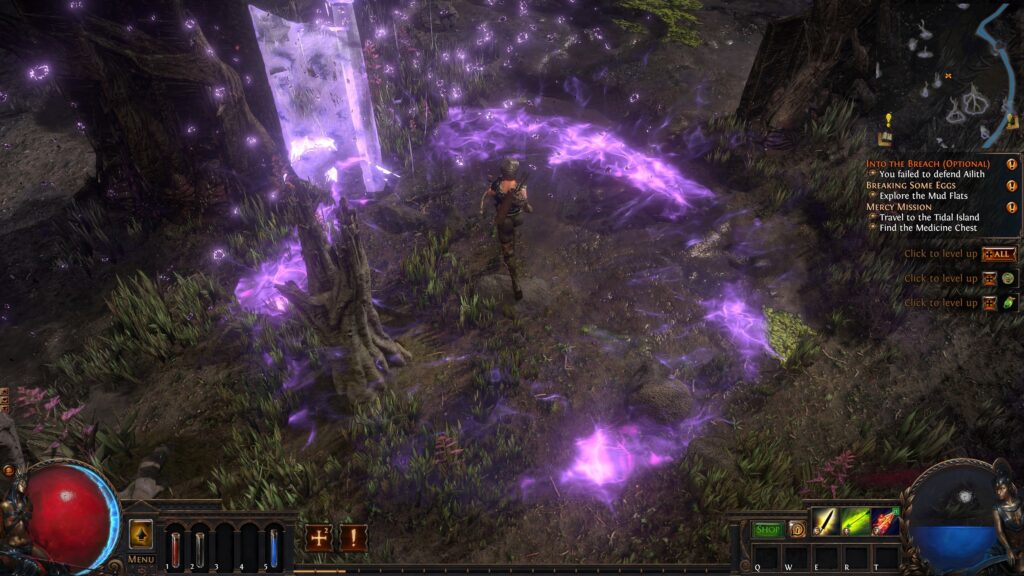The height and width of the screenshot is (576, 1024).
Task: Open the passive skill points plus icon
Action: pyautogui.click(x=319, y=538)
